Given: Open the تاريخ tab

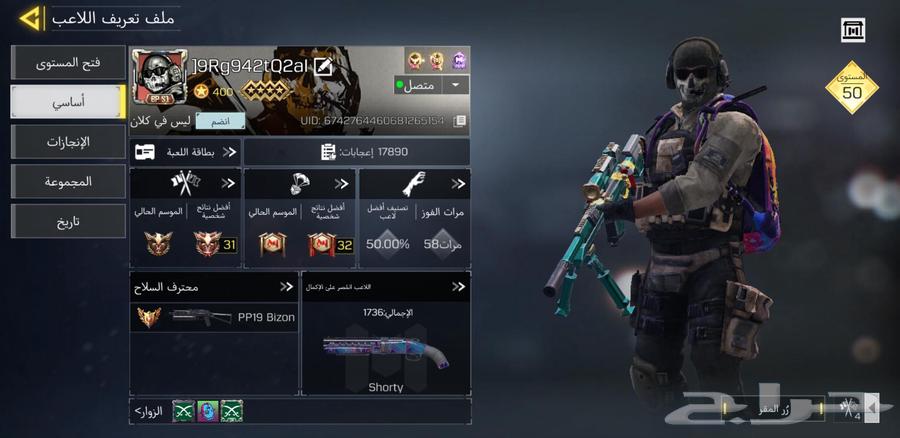Looking at the screenshot, I should (x=68, y=222).
